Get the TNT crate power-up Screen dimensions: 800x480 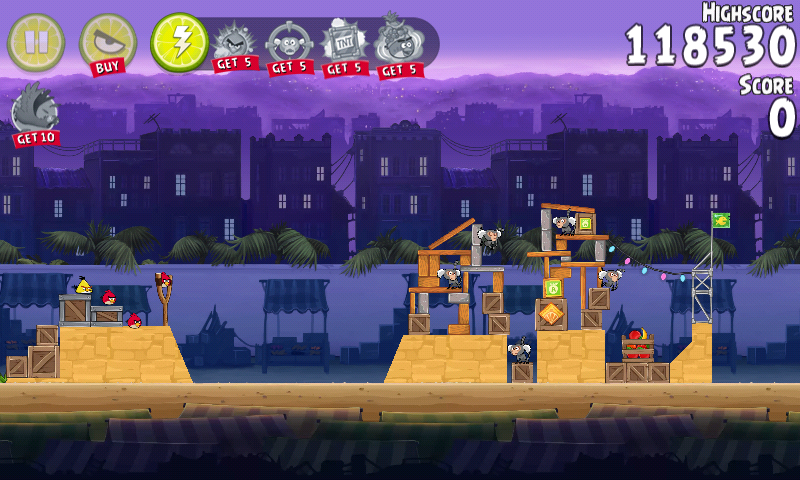344,45
